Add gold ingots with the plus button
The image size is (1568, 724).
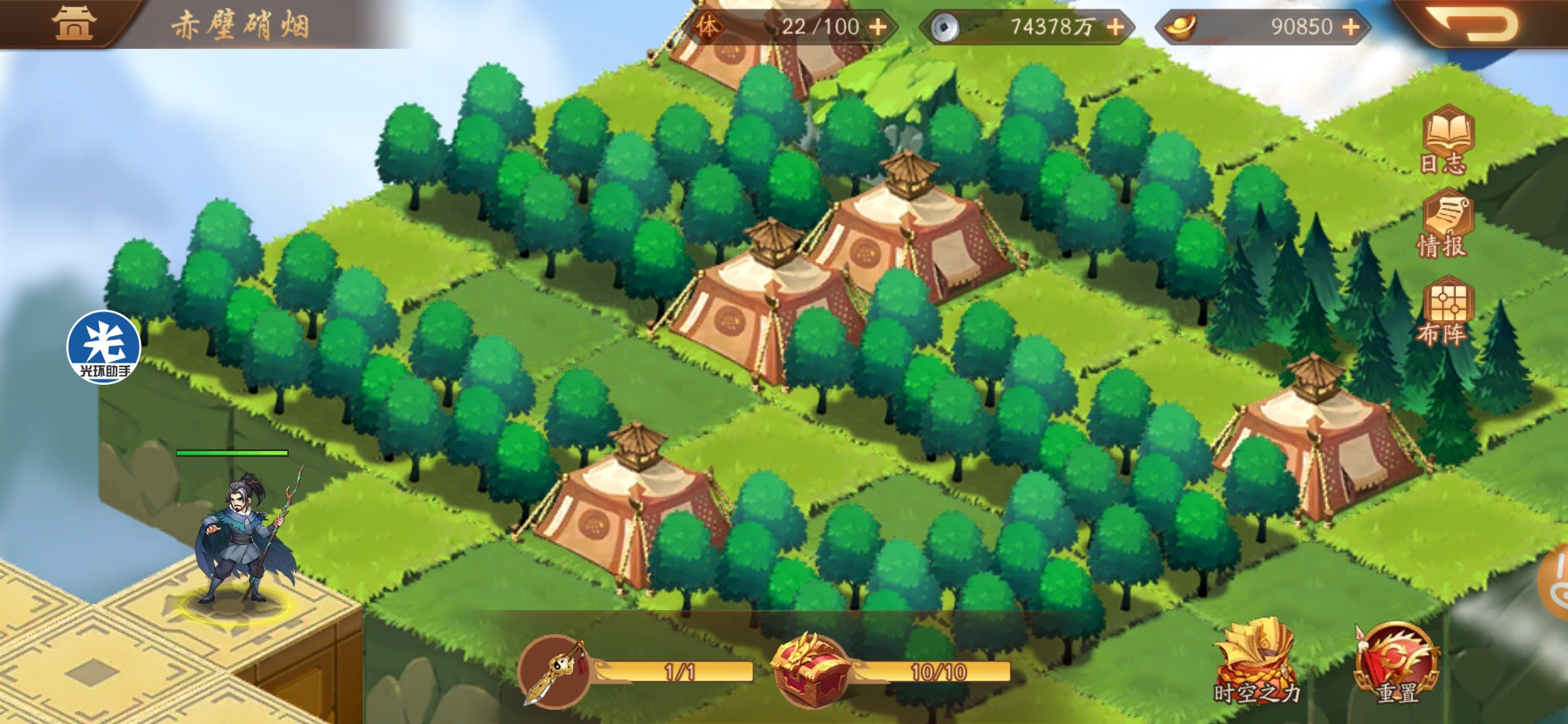pos(1352,27)
